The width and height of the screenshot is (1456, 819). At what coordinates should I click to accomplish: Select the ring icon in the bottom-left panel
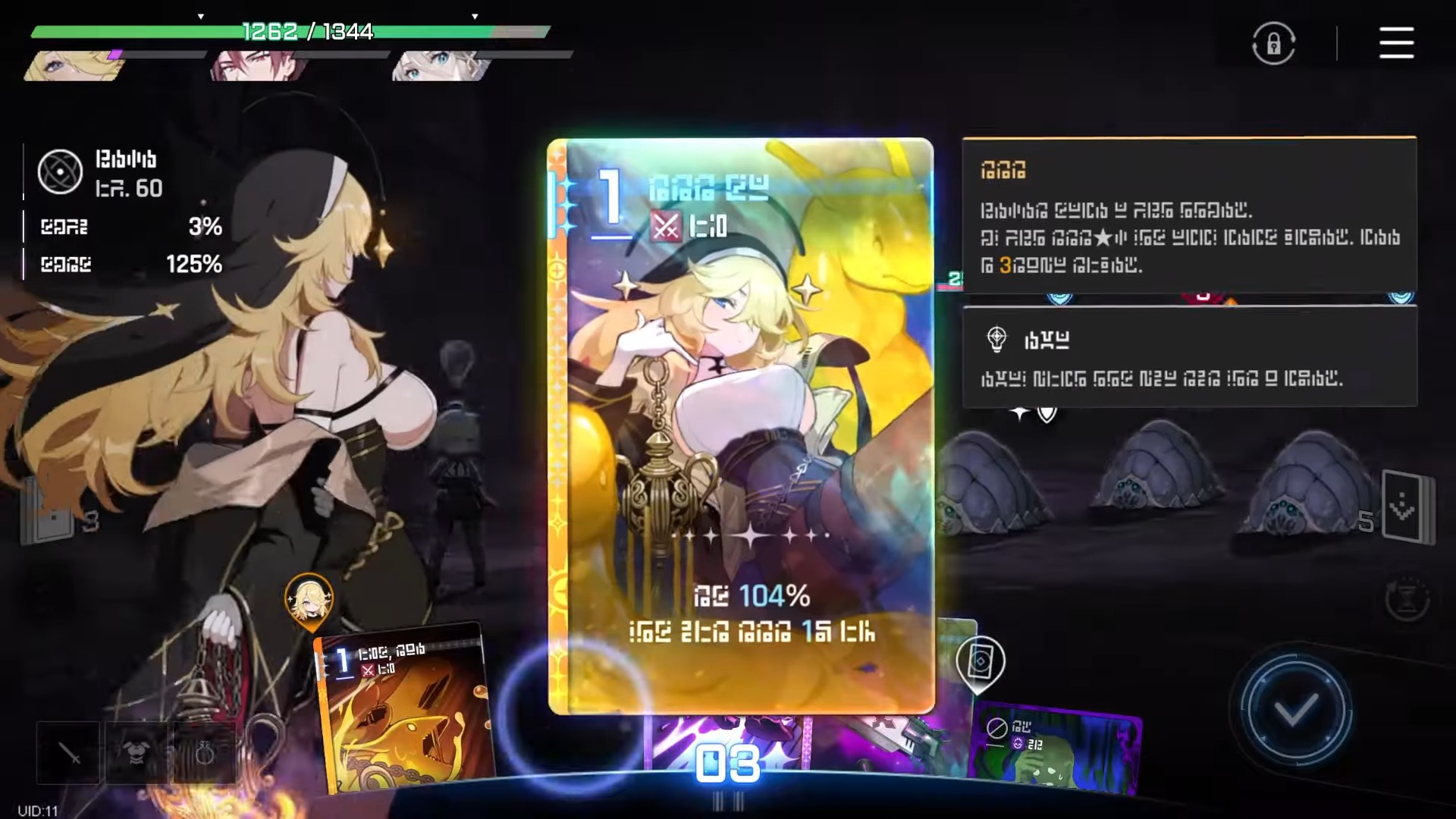[203, 755]
